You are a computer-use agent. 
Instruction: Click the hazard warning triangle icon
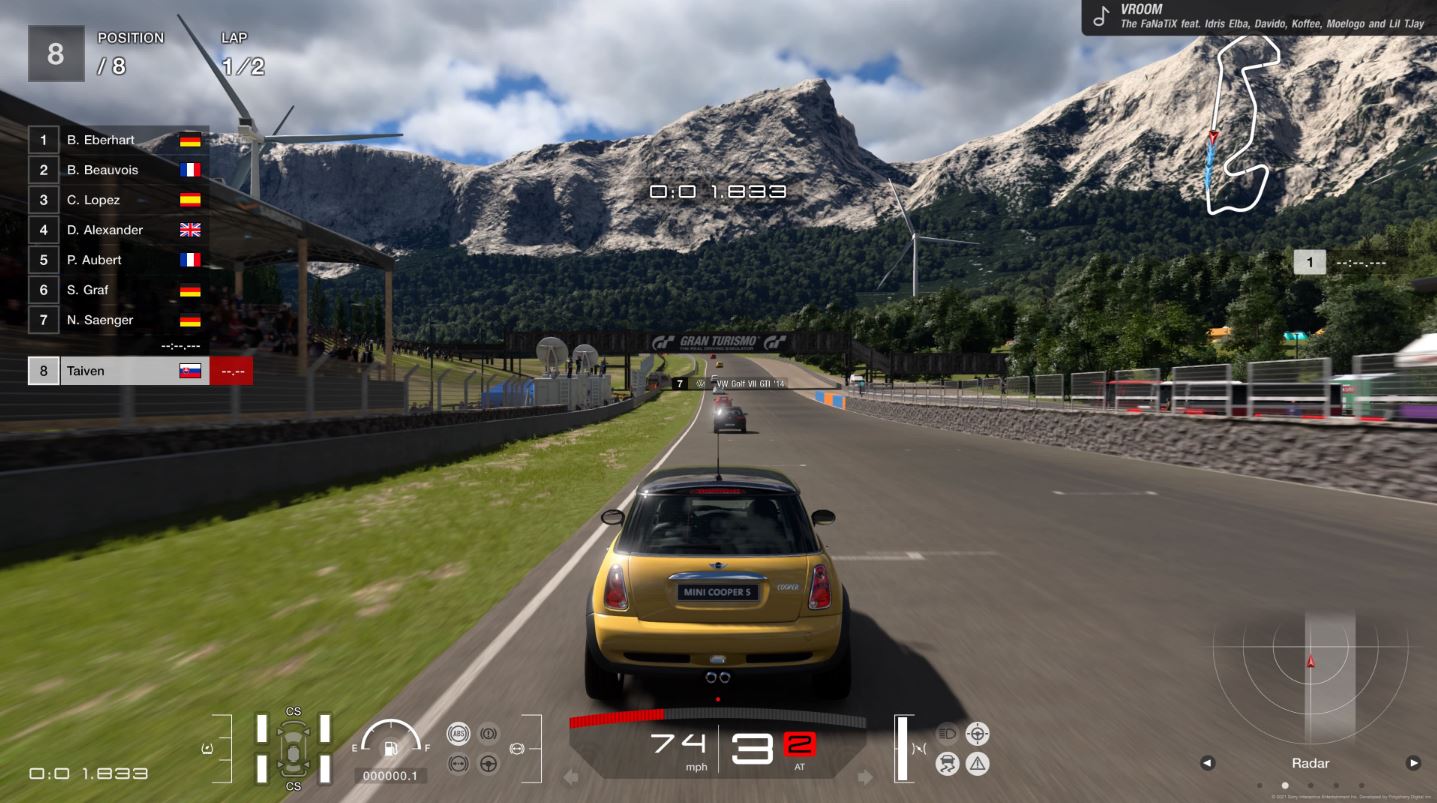point(977,764)
